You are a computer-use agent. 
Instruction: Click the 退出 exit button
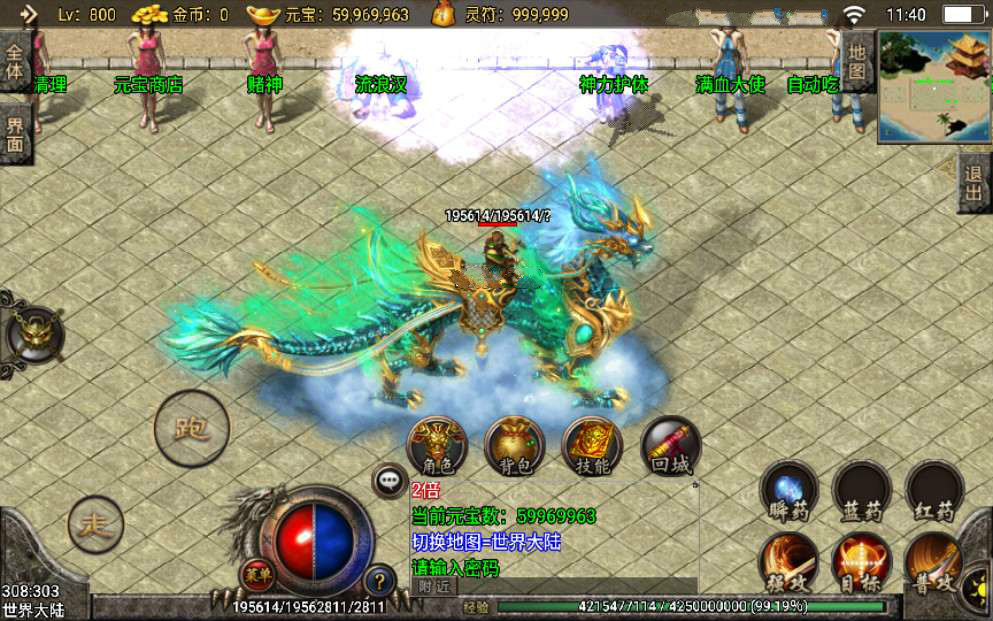974,183
